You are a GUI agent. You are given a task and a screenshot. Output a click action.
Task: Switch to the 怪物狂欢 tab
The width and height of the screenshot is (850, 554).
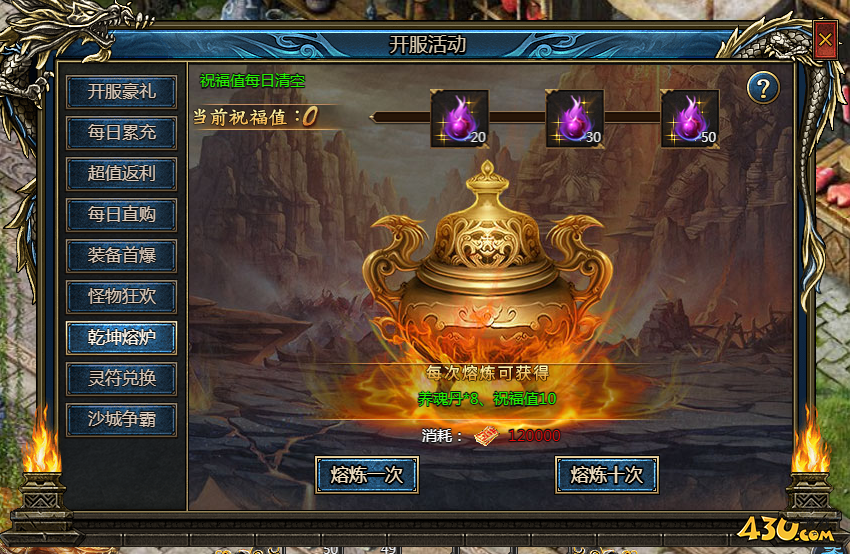pos(121,296)
